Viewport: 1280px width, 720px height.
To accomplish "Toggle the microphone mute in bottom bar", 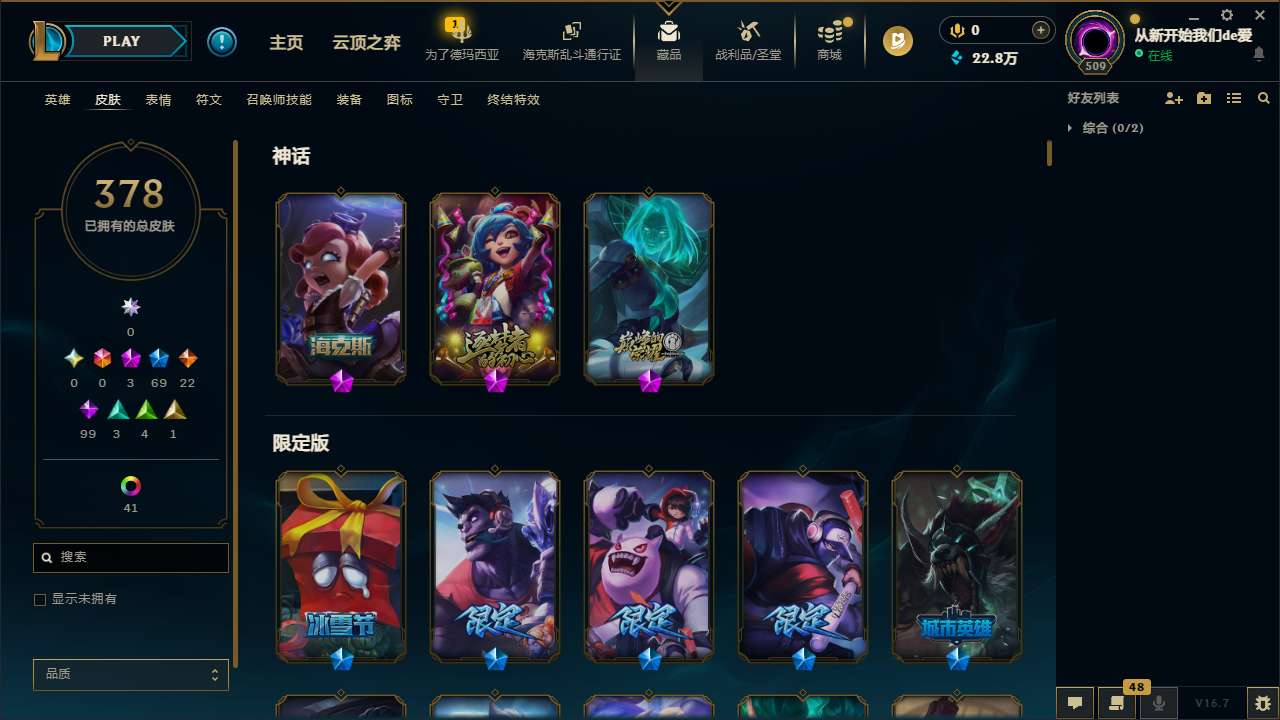I will tap(1159, 702).
